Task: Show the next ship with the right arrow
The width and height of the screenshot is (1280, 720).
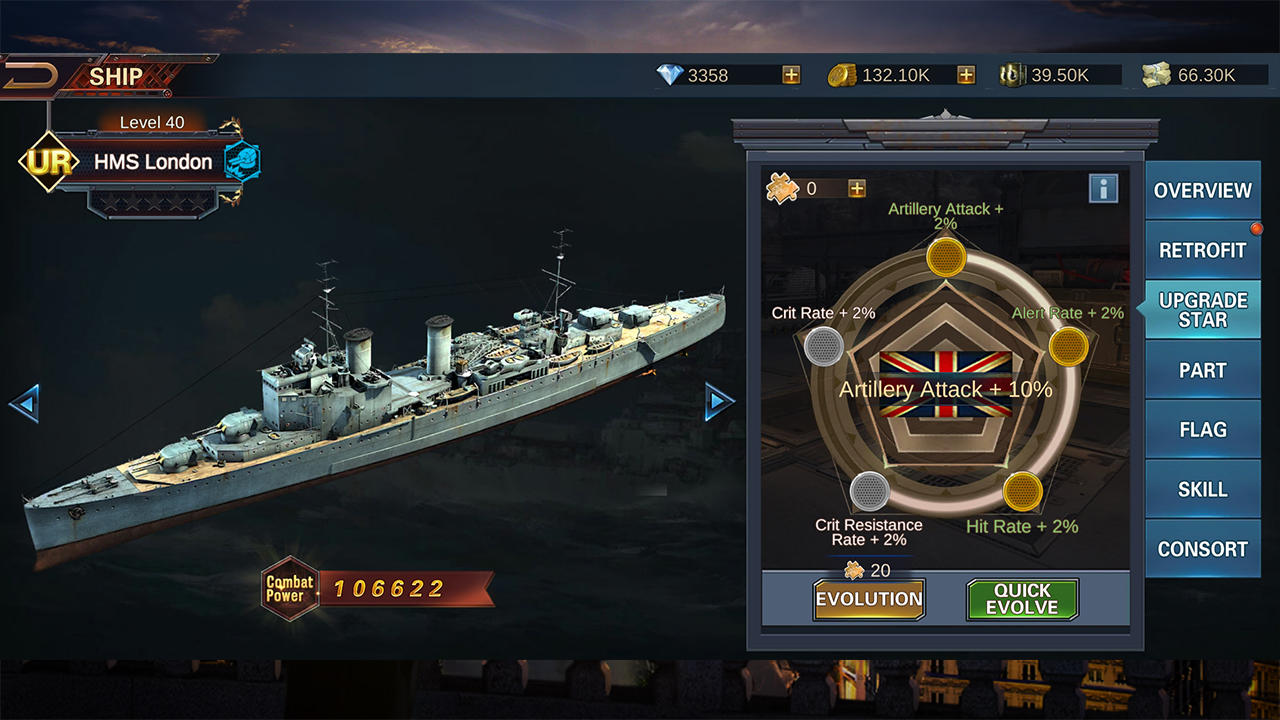Action: (x=719, y=401)
